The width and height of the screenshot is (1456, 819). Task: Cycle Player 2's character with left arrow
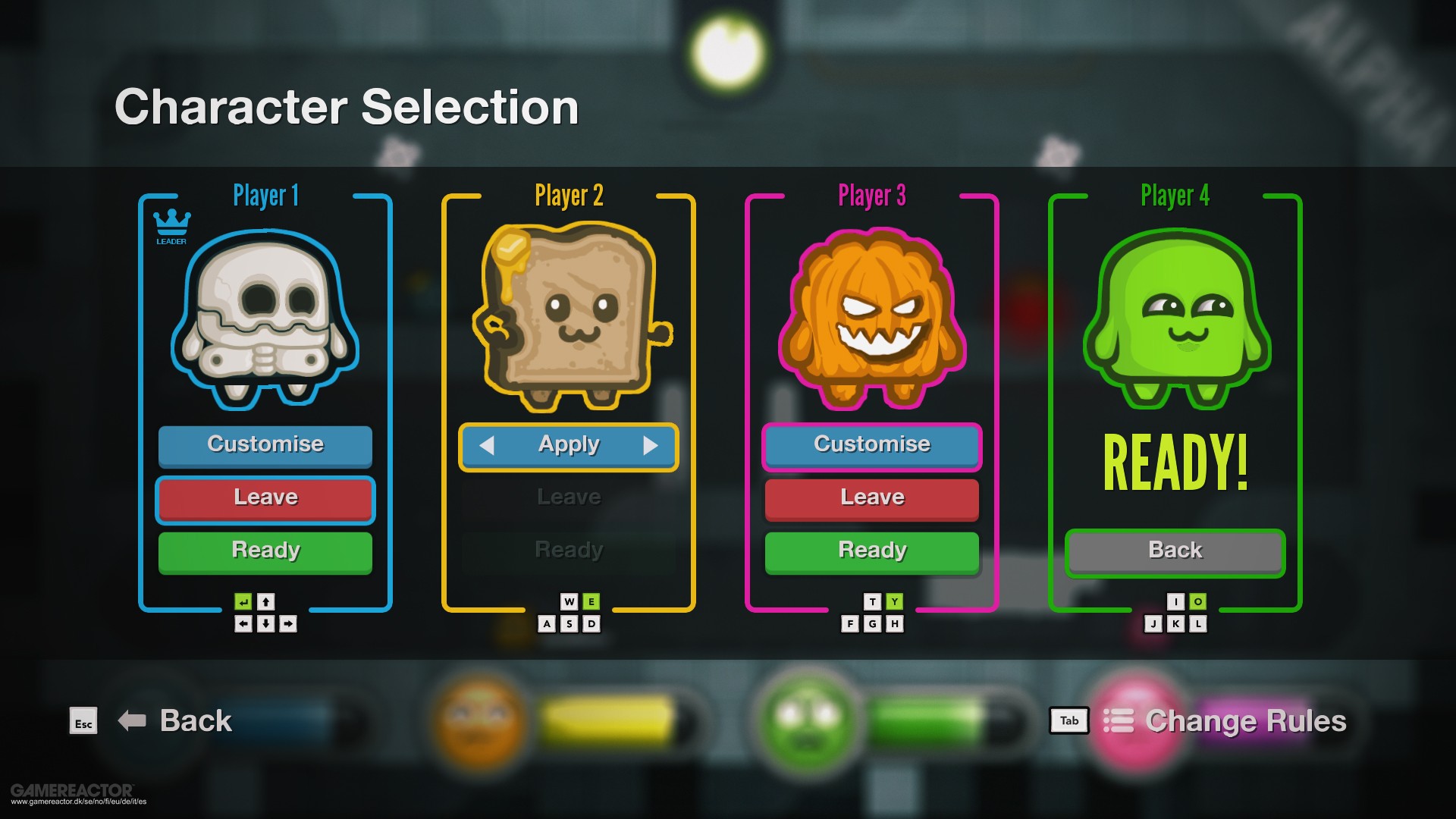487,446
